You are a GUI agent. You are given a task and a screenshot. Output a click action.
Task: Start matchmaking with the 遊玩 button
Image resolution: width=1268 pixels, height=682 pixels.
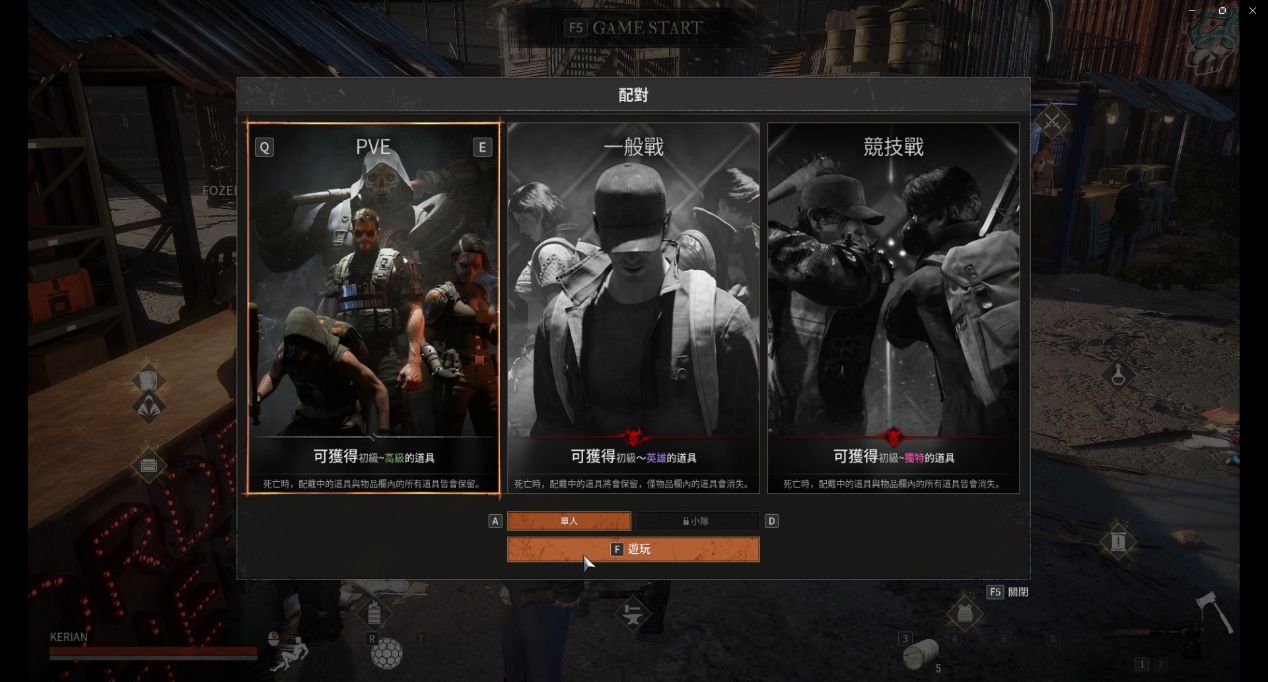[633, 549]
